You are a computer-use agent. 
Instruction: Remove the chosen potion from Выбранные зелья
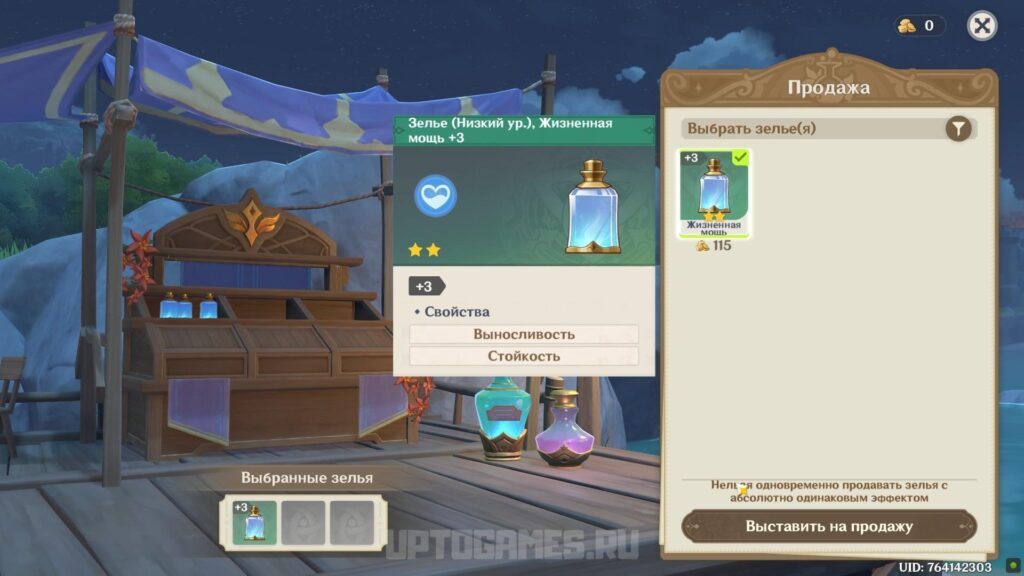254,522
